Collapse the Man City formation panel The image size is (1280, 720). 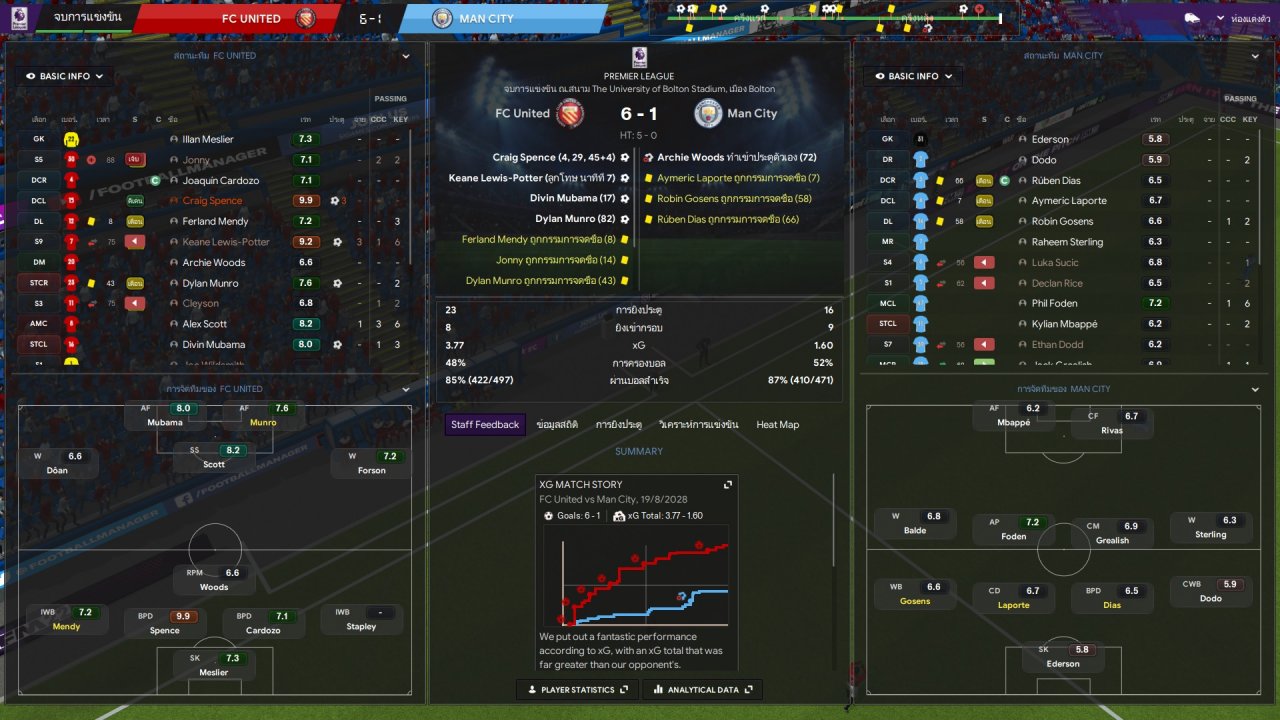click(1255, 389)
